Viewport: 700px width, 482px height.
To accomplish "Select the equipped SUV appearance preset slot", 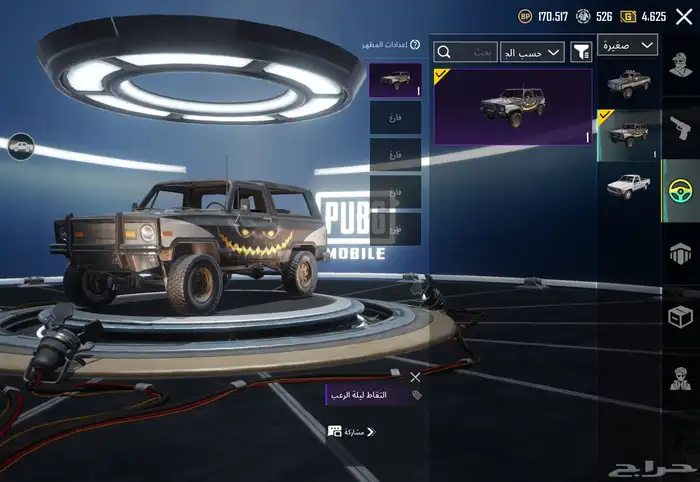I will [x=395, y=80].
